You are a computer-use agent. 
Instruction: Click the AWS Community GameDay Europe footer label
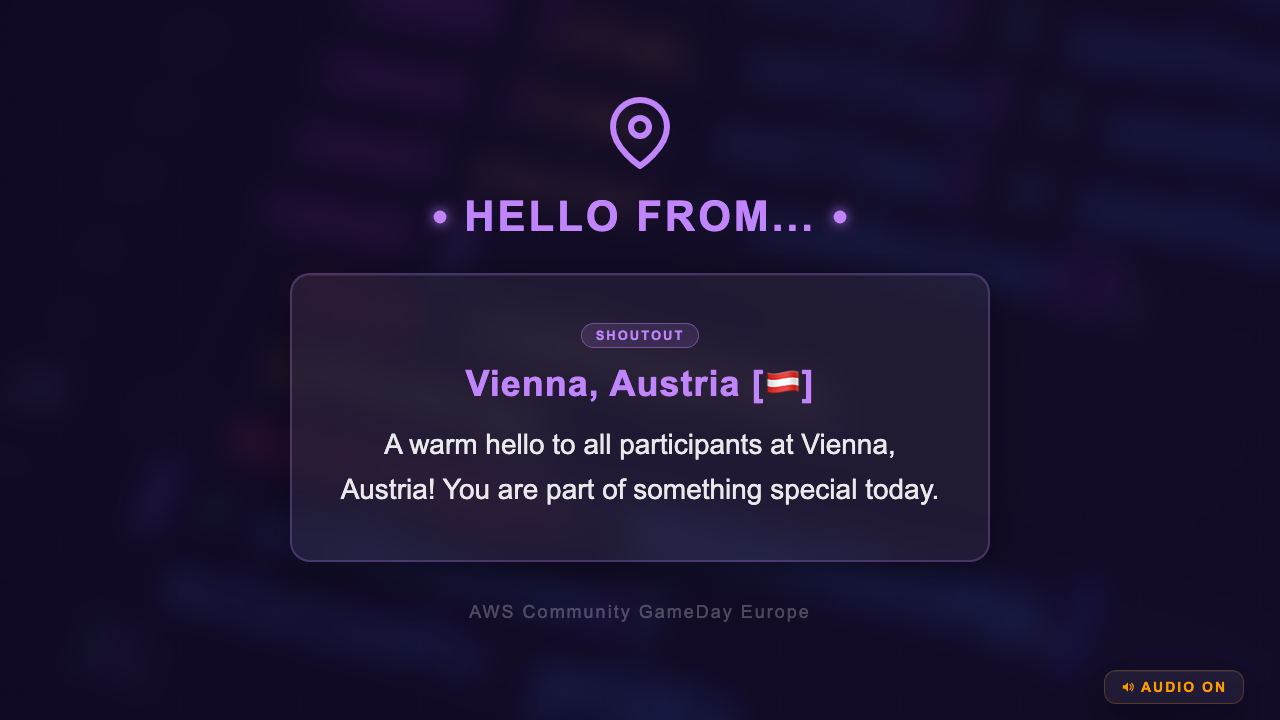pyautogui.click(x=640, y=611)
